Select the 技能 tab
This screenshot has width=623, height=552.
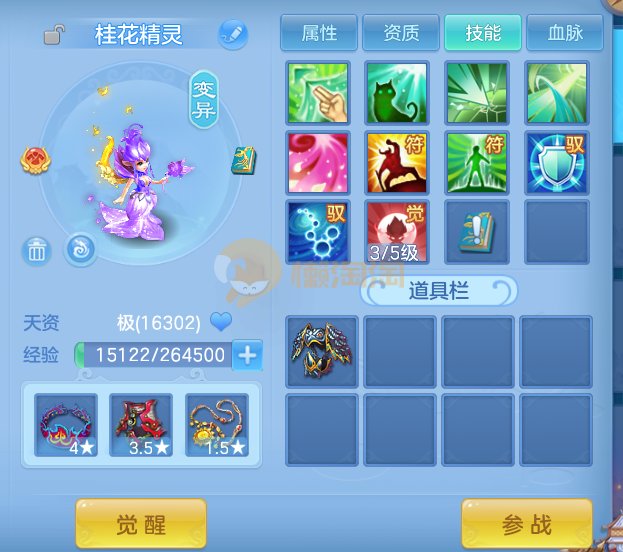tap(483, 34)
